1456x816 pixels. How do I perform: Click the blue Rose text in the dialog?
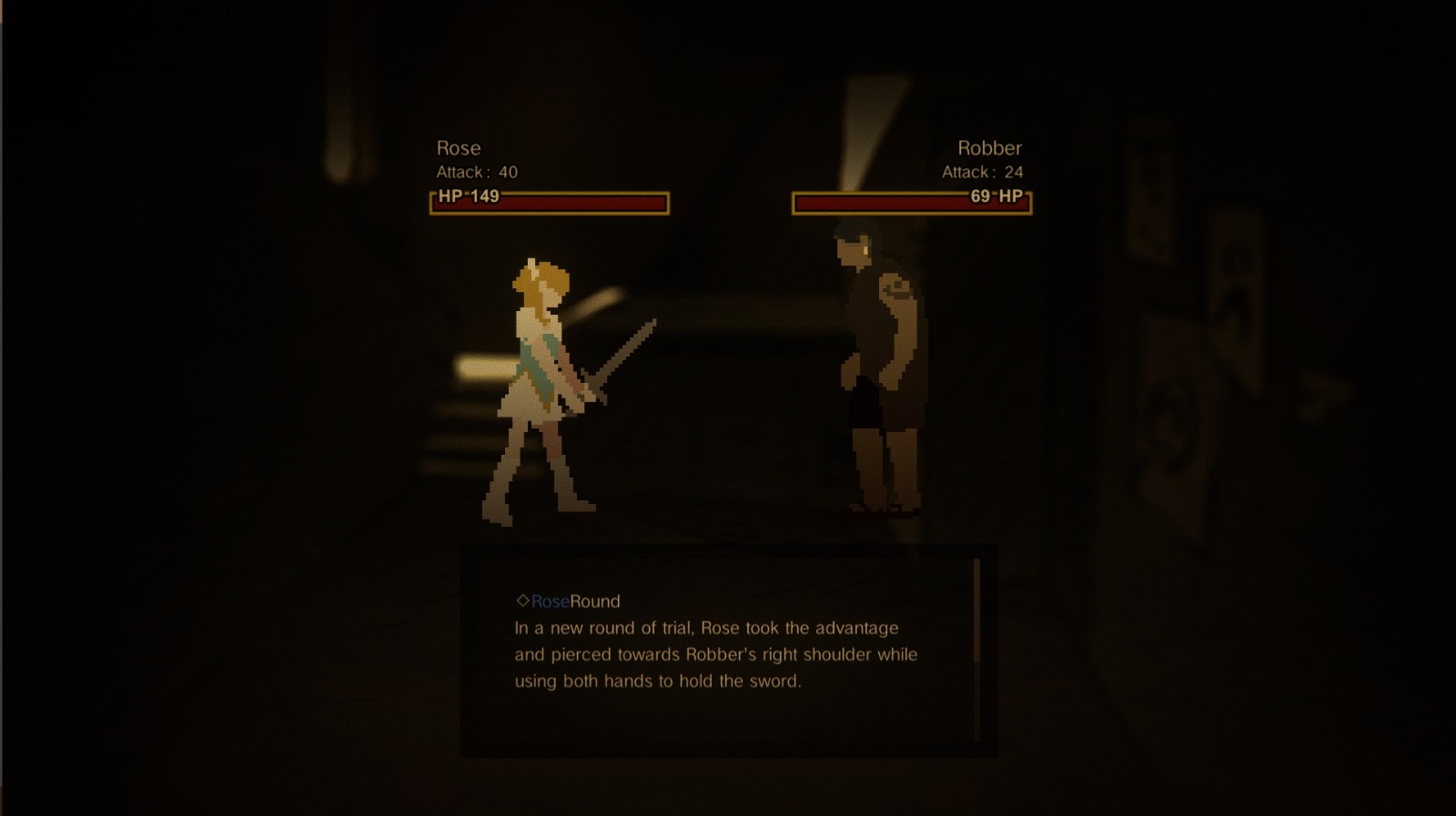551,600
